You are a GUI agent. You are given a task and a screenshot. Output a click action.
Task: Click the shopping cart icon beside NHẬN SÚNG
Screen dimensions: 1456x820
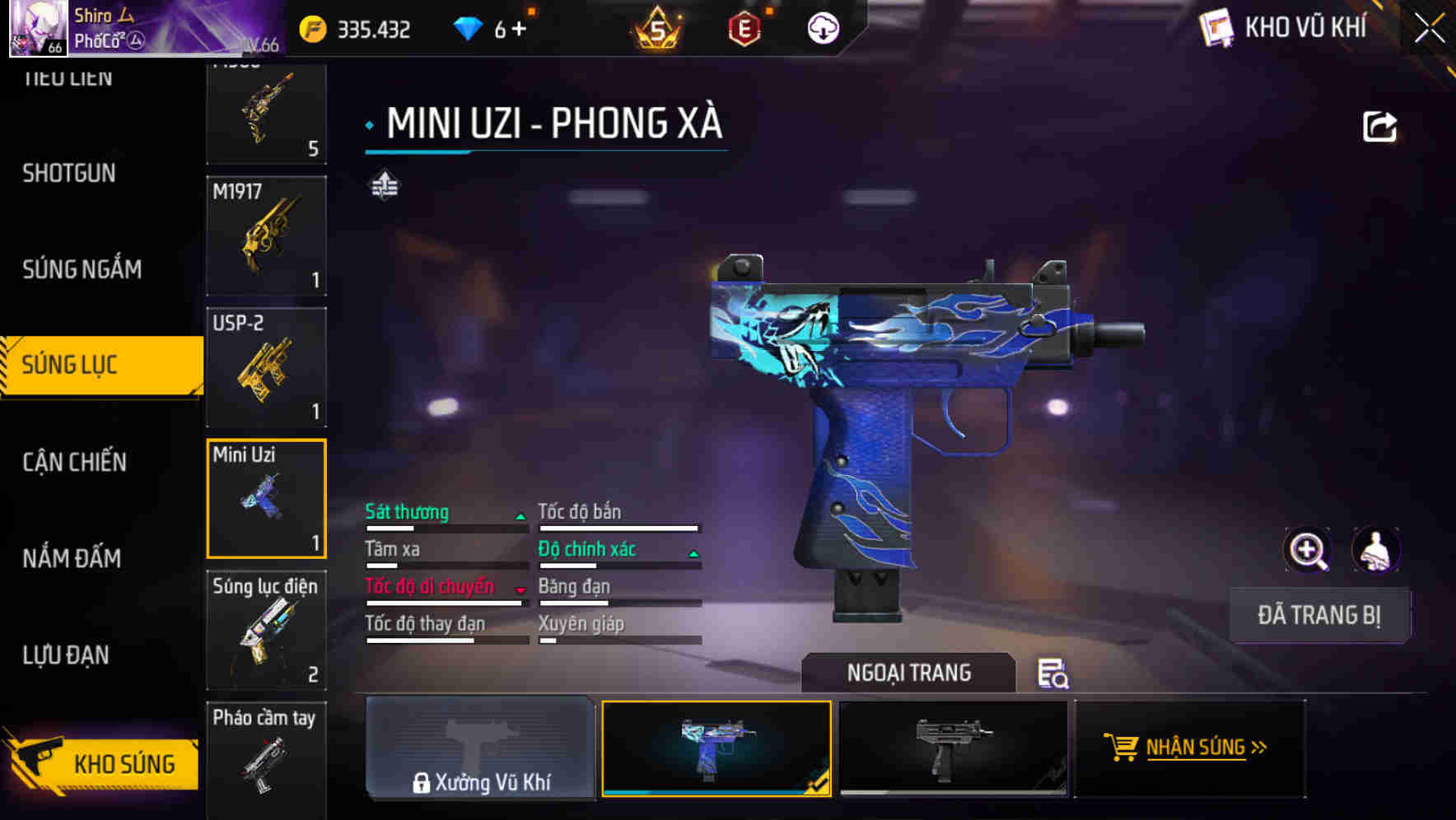pos(1122,748)
